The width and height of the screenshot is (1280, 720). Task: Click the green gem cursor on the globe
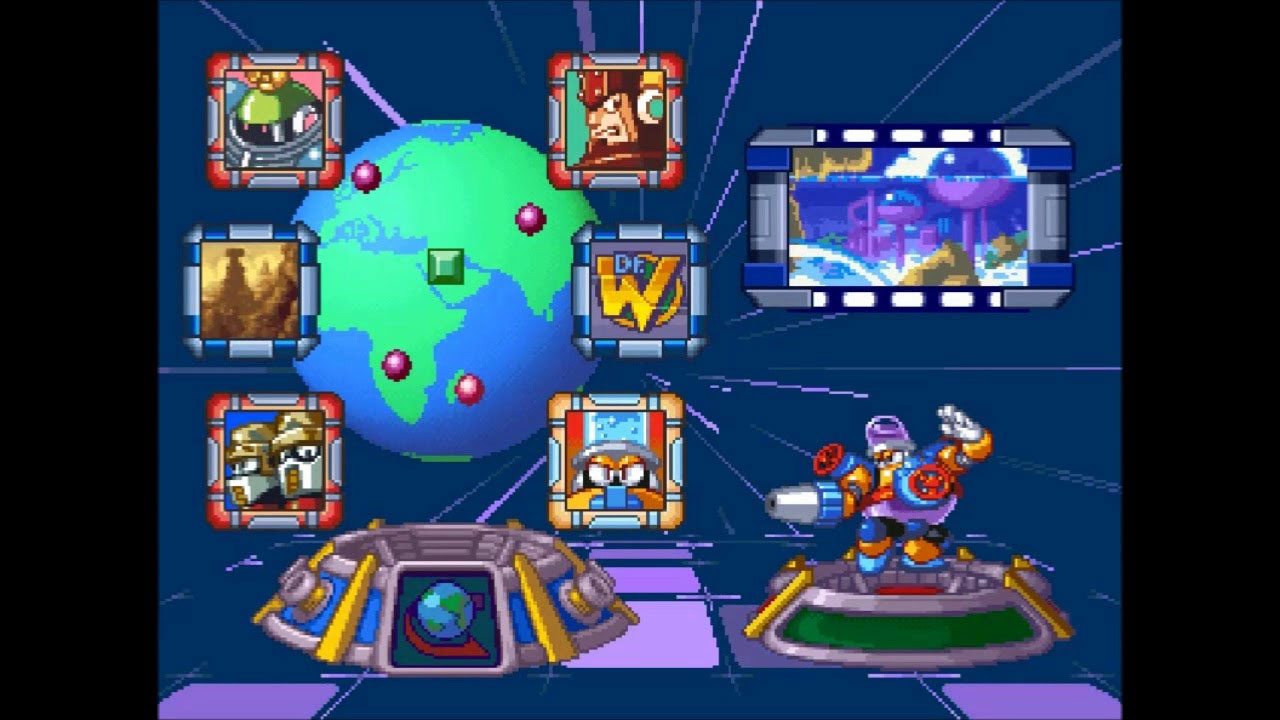448,266
